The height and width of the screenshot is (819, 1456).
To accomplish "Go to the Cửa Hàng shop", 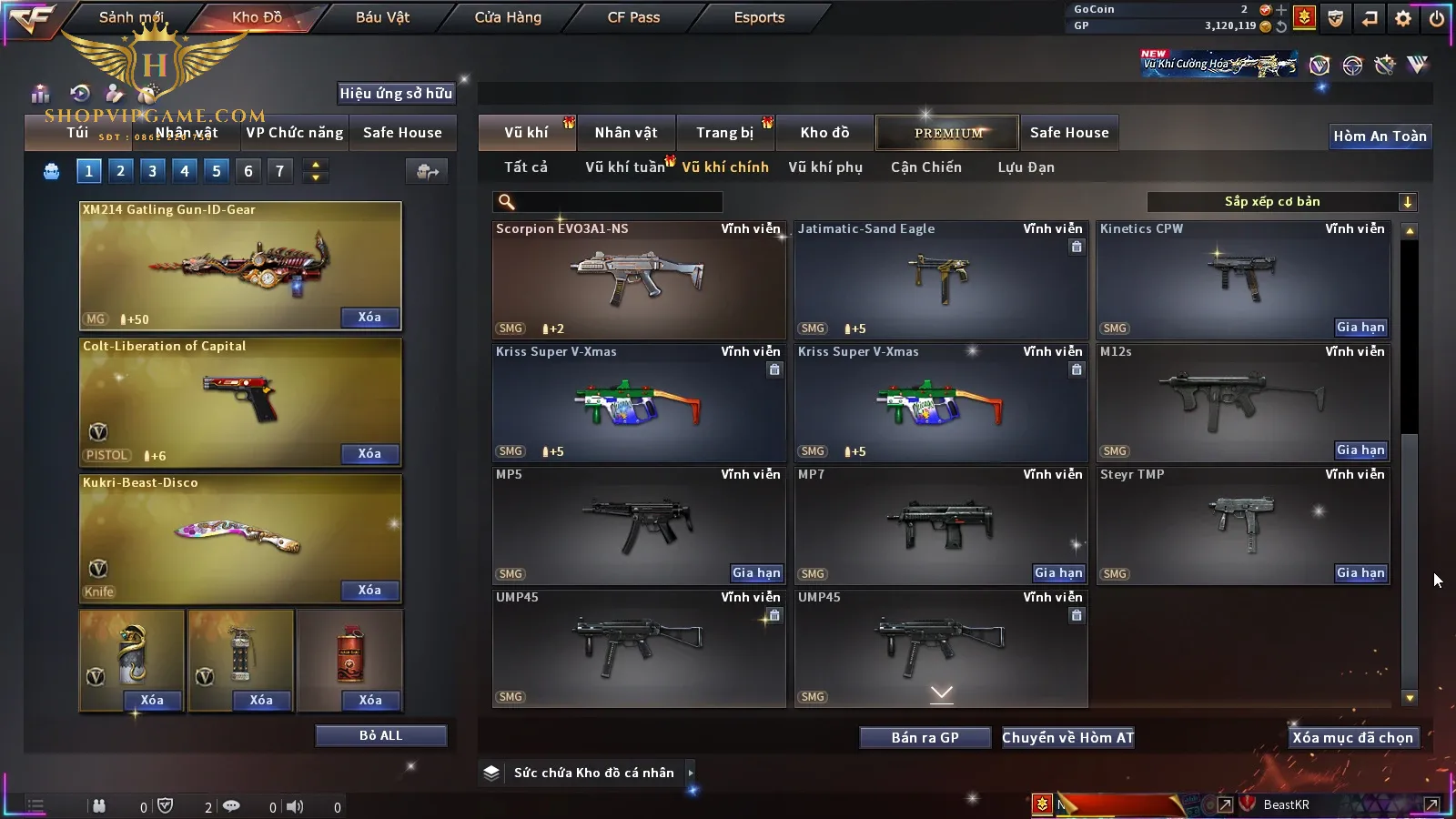I will point(508,17).
